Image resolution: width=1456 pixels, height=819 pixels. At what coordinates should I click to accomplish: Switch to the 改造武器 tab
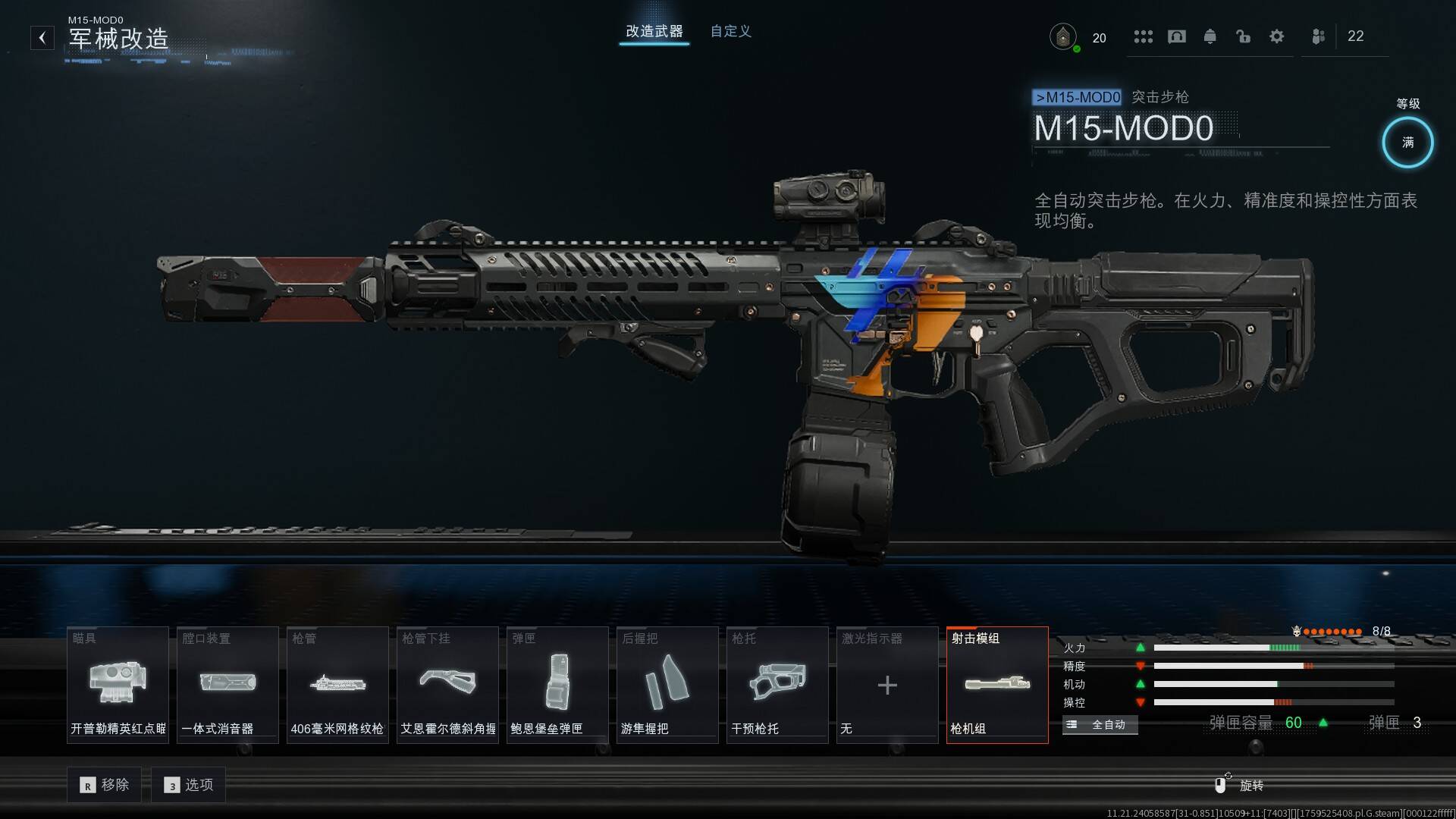(654, 32)
